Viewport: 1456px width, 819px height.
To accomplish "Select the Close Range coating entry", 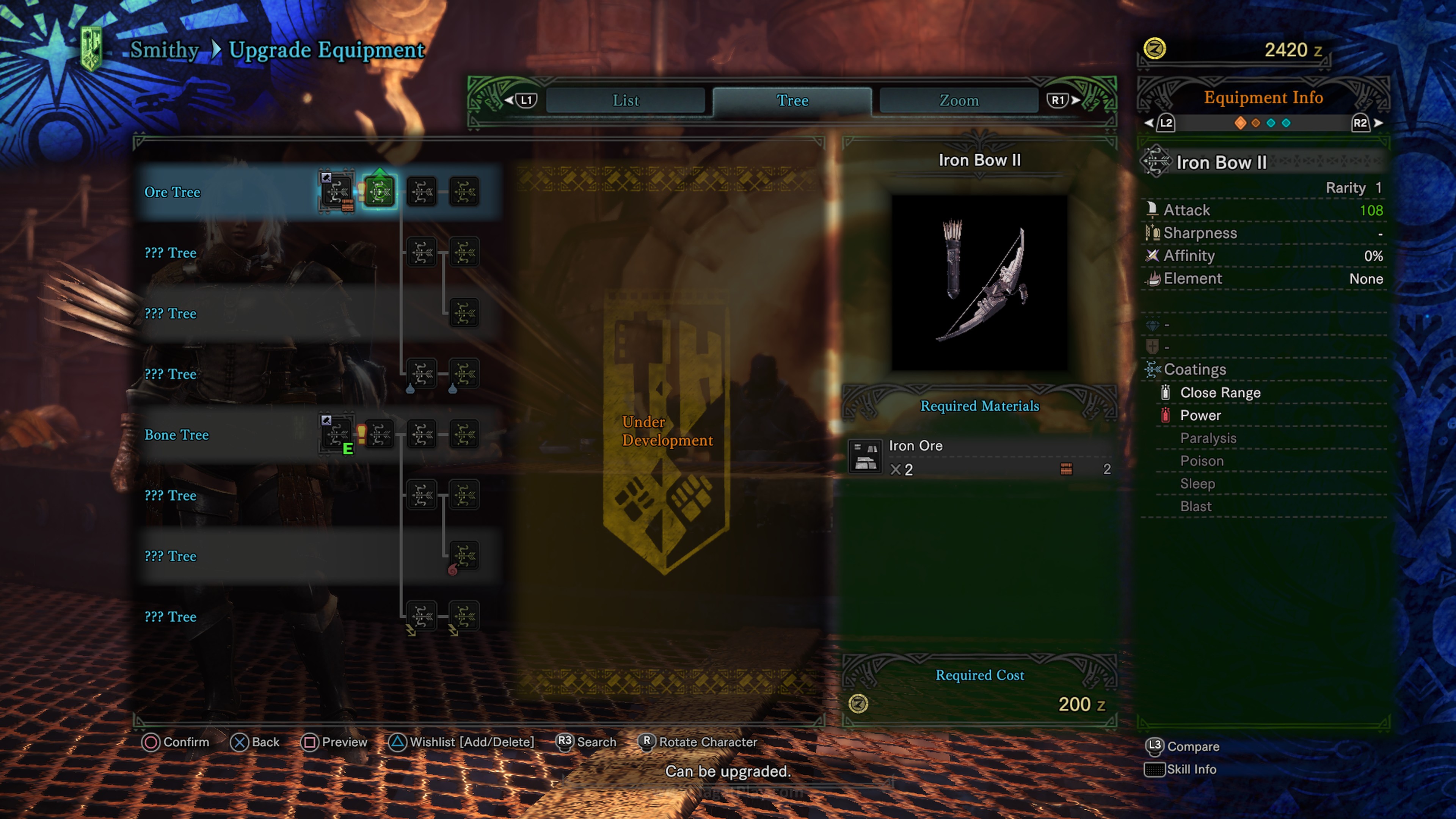I will (1220, 393).
